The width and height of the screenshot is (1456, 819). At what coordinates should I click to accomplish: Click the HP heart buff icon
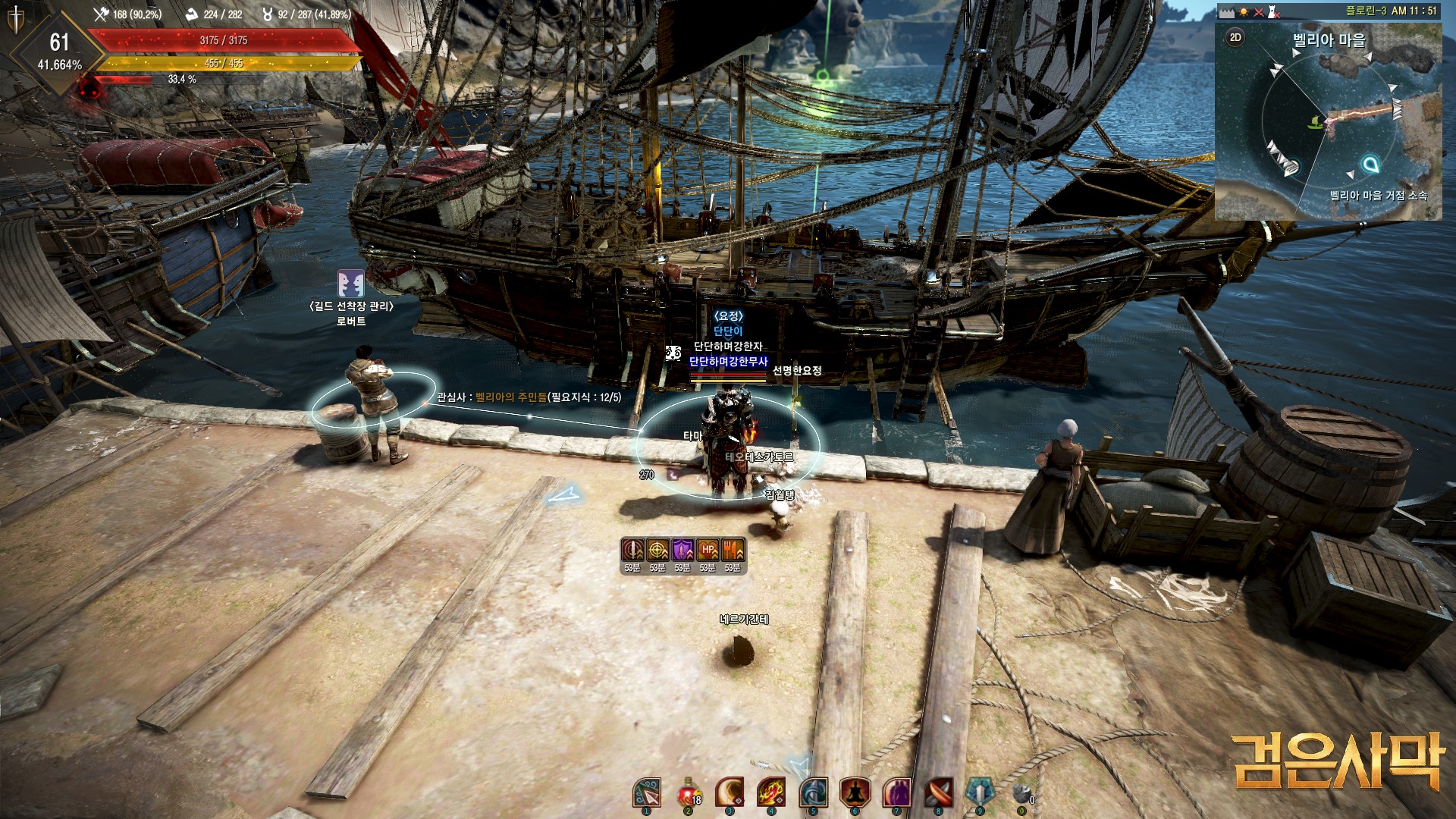(x=708, y=550)
